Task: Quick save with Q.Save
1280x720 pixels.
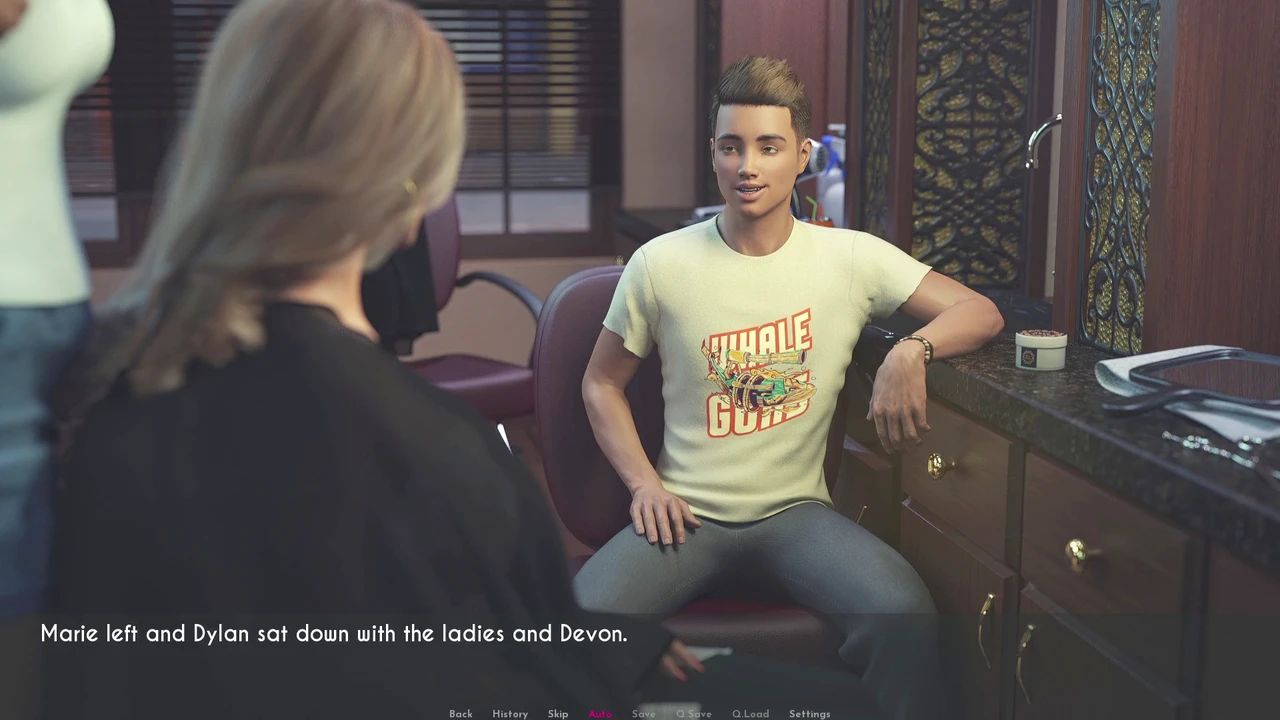Action: click(693, 714)
